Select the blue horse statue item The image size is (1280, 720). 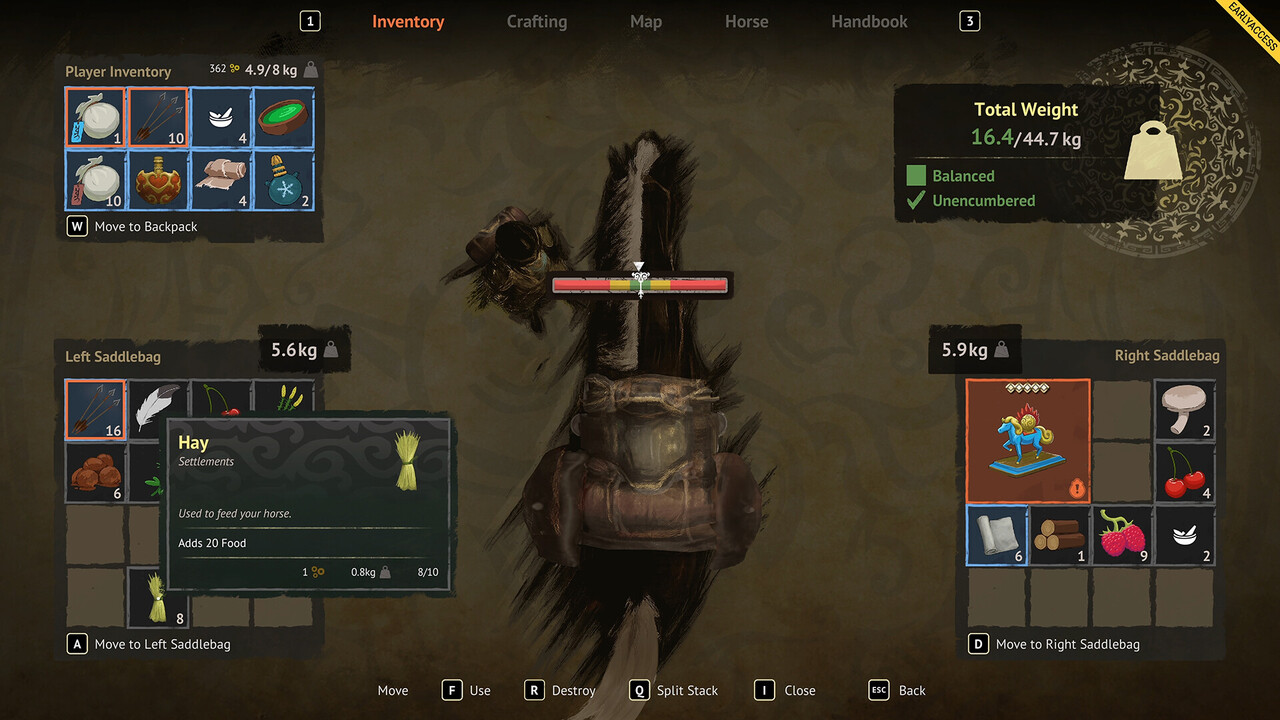1027,440
